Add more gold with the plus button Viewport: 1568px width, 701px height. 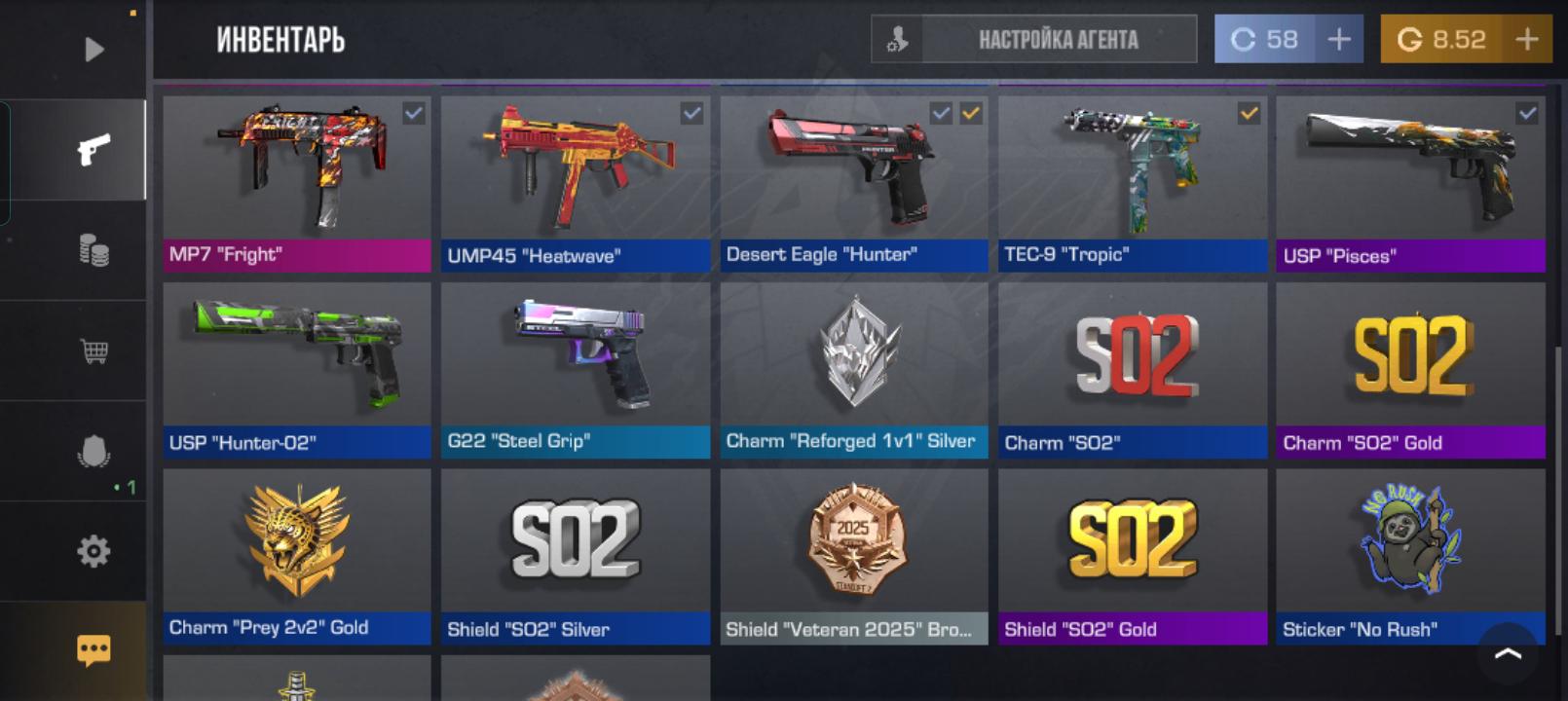[1526, 40]
